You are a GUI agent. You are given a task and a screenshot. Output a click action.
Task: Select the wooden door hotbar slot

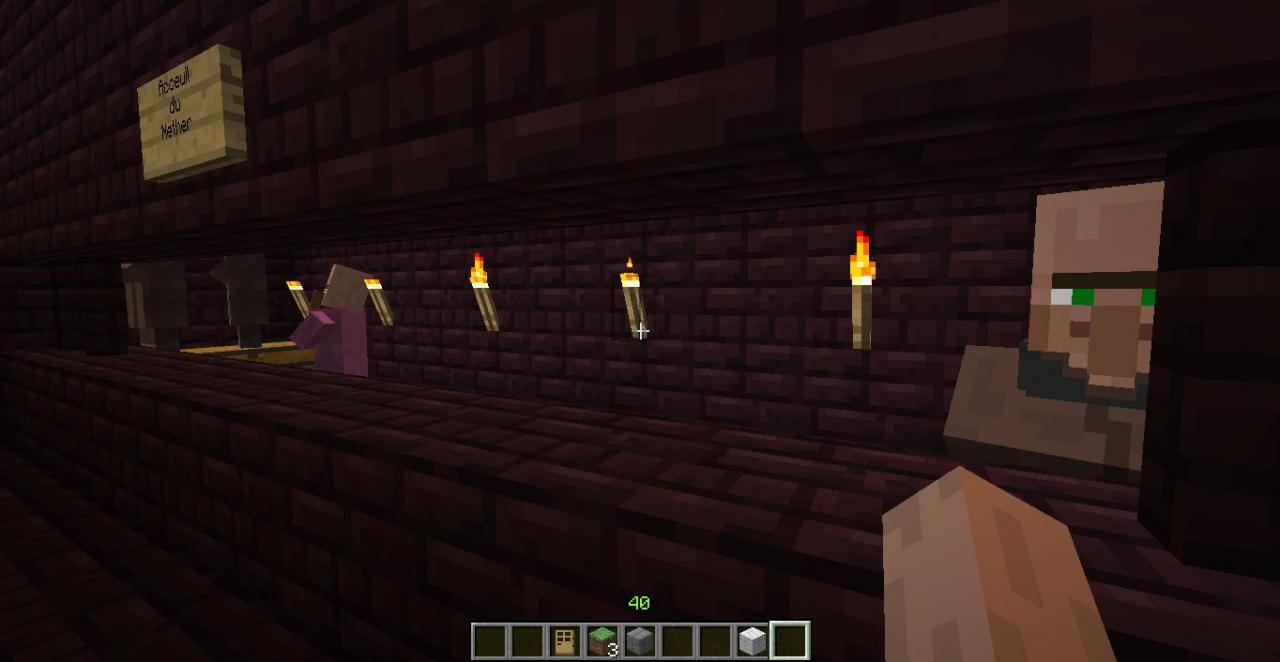(565, 641)
